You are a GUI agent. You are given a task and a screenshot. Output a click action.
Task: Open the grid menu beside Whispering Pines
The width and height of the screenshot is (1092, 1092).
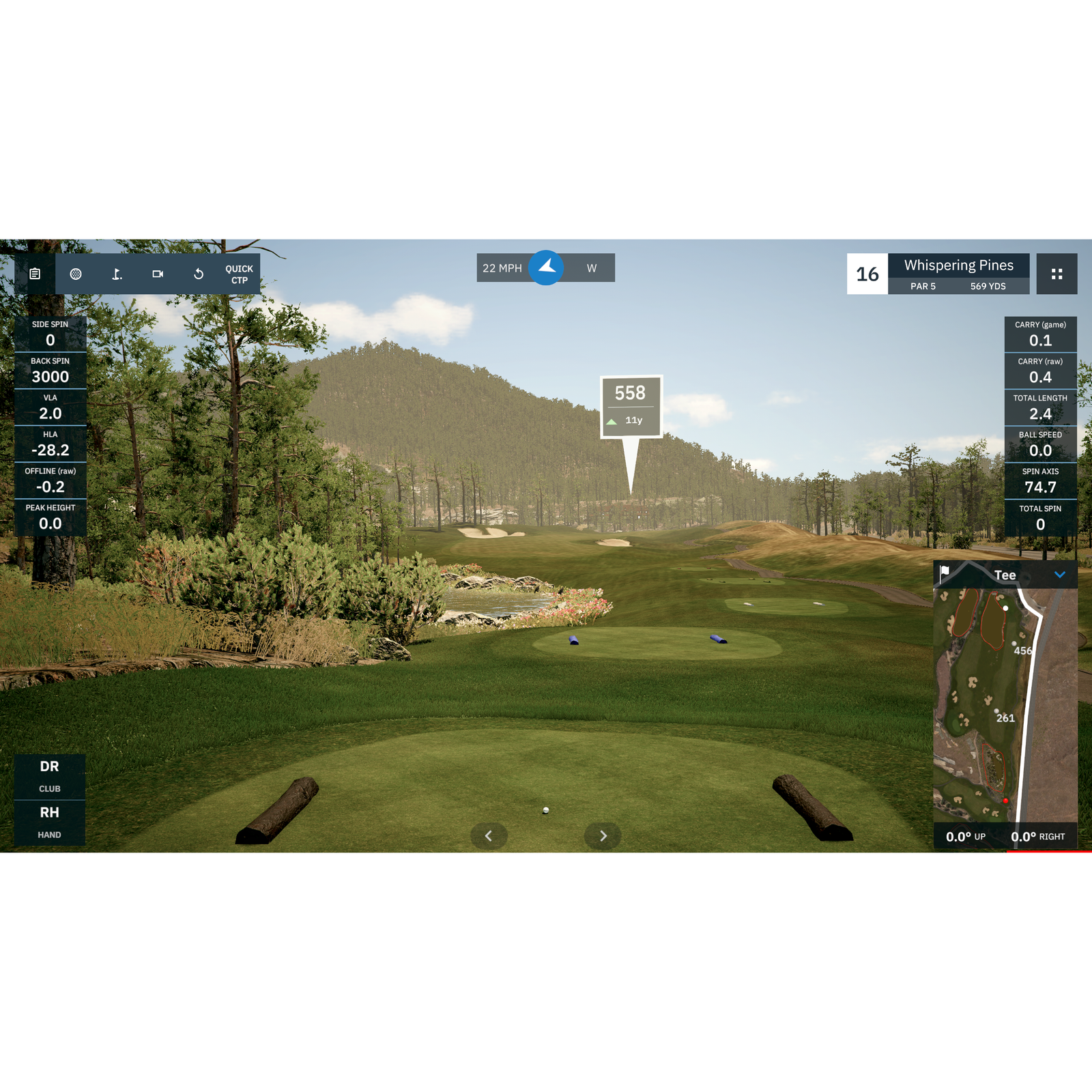pyautogui.click(x=1058, y=274)
